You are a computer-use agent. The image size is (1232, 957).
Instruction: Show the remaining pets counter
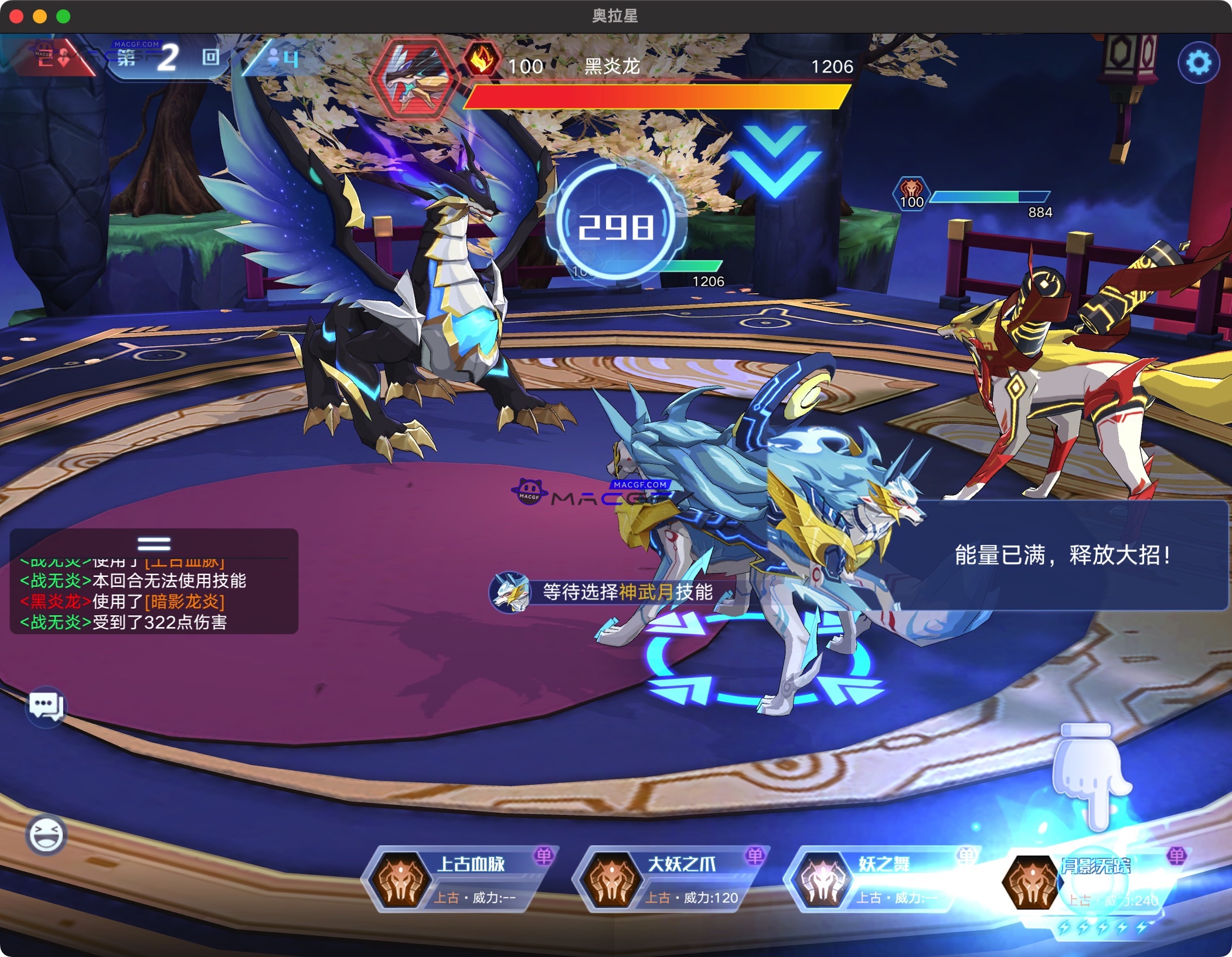284,59
